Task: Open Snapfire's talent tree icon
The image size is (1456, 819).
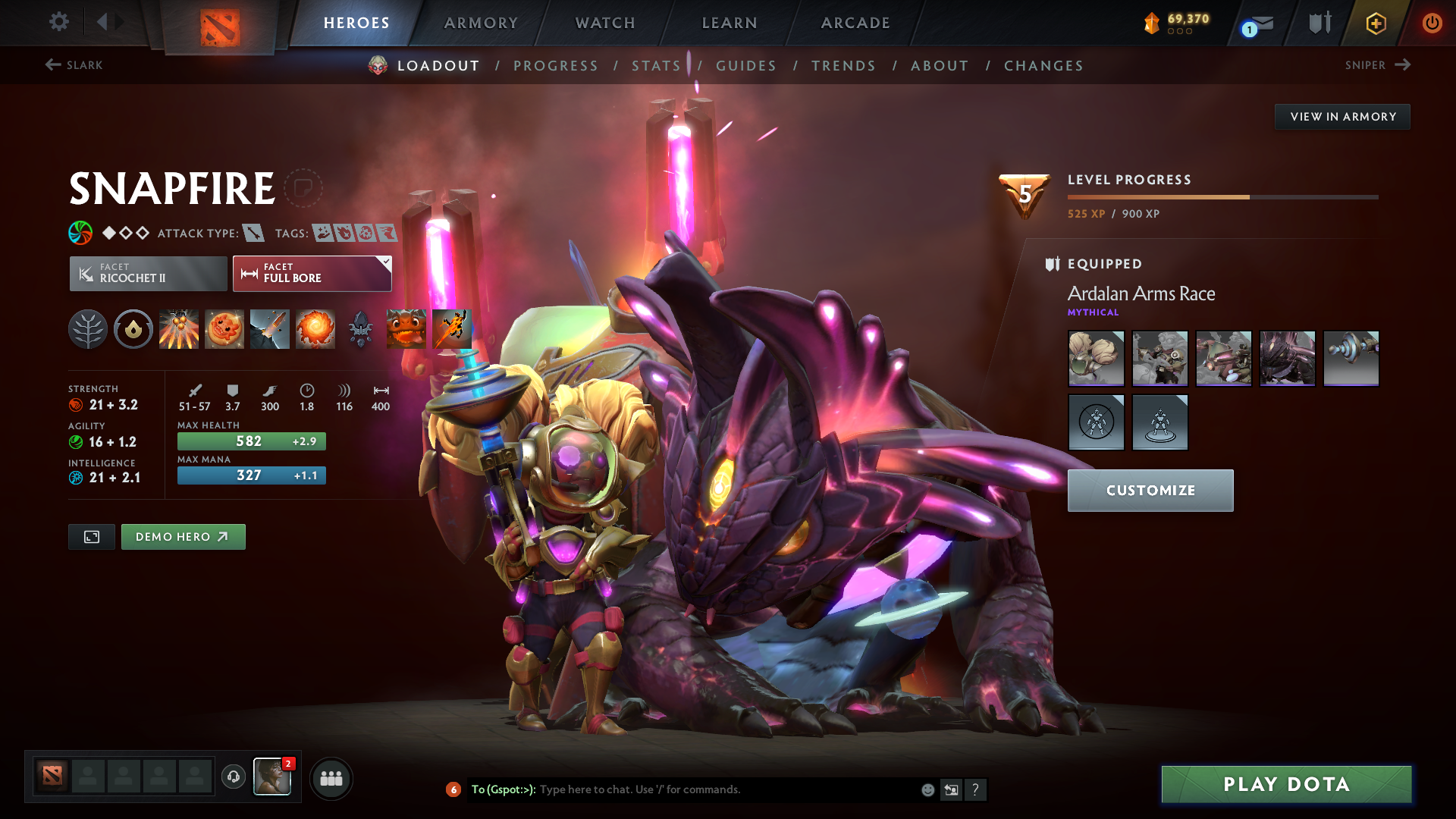Action: click(x=88, y=328)
